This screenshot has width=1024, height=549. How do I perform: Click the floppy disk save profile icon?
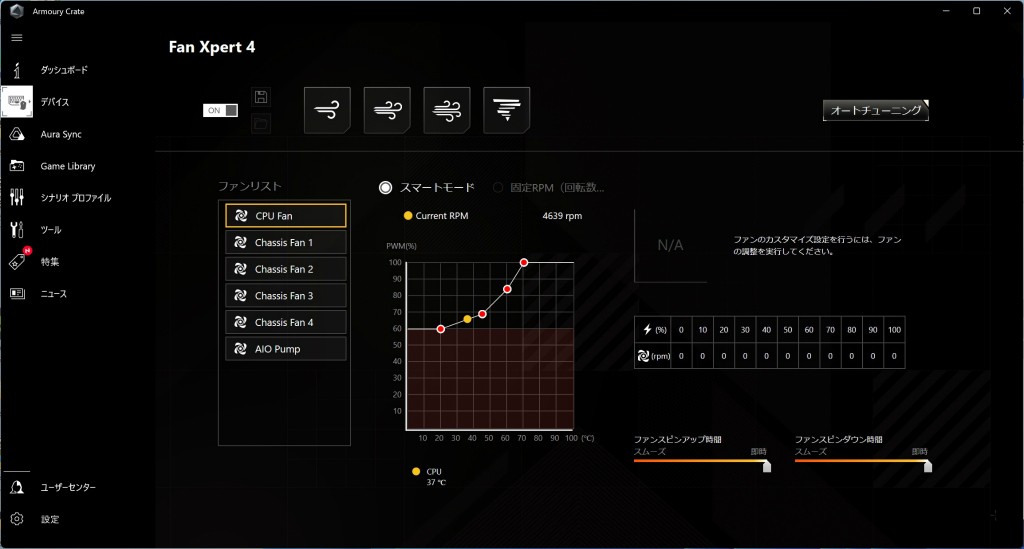(x=261, y=97)
